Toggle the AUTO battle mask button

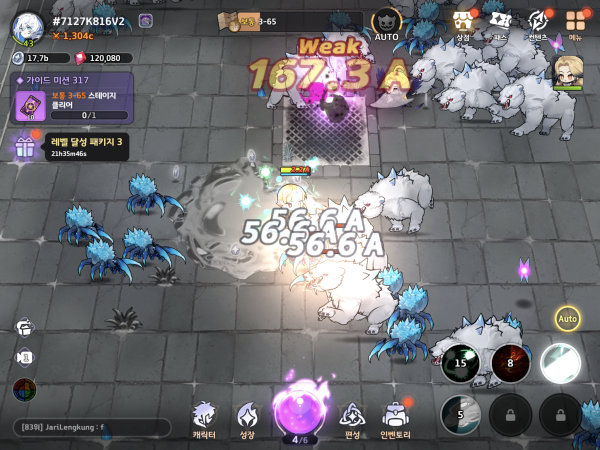tap(386, 24)
